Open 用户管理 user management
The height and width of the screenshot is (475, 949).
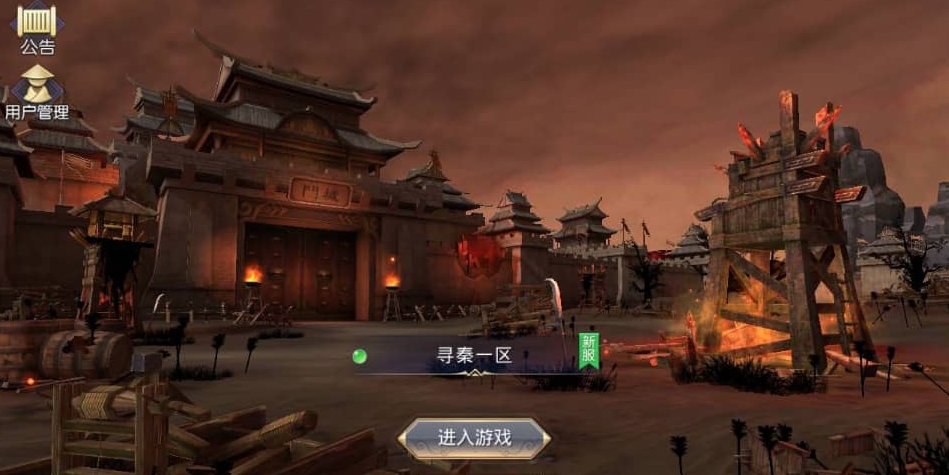37,91
